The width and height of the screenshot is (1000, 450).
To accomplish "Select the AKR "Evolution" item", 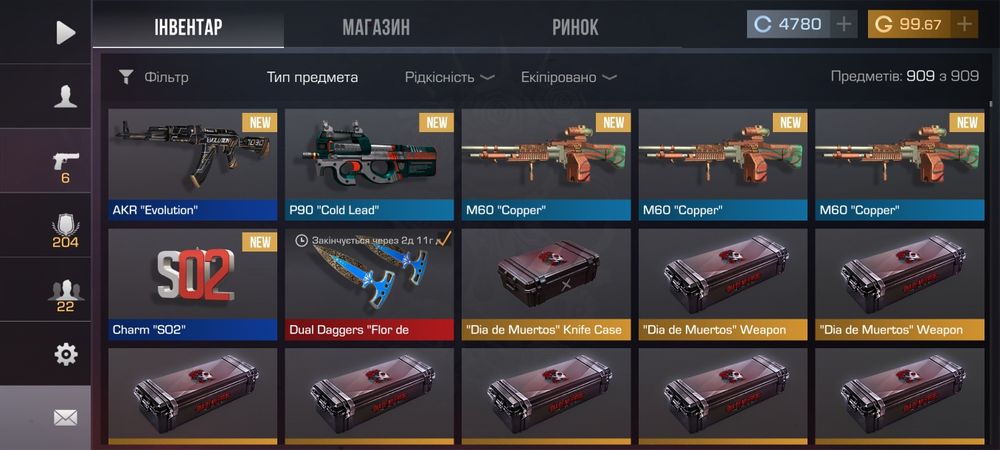I will coord(193,164).
